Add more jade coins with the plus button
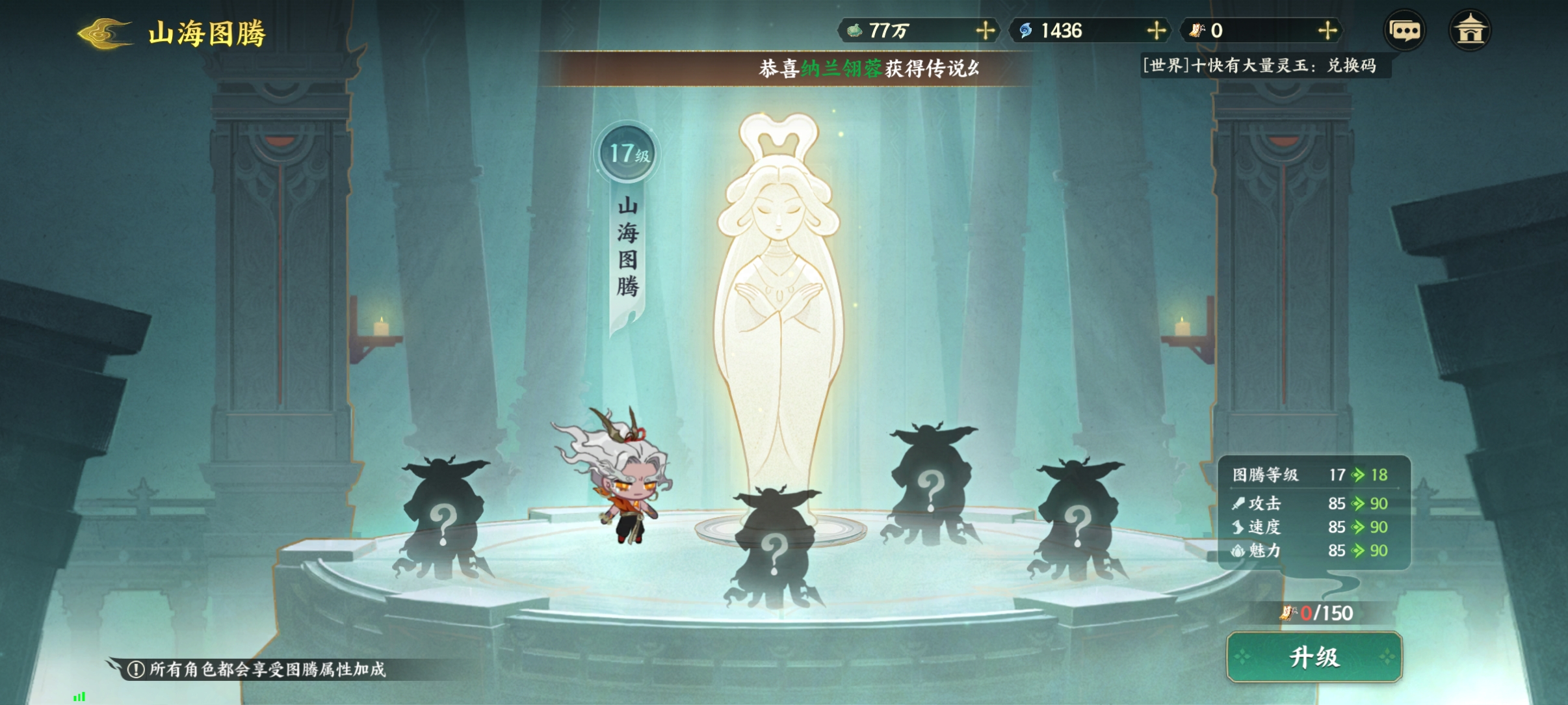Screen dimensions: 1568x705 [x=985, y=31]
